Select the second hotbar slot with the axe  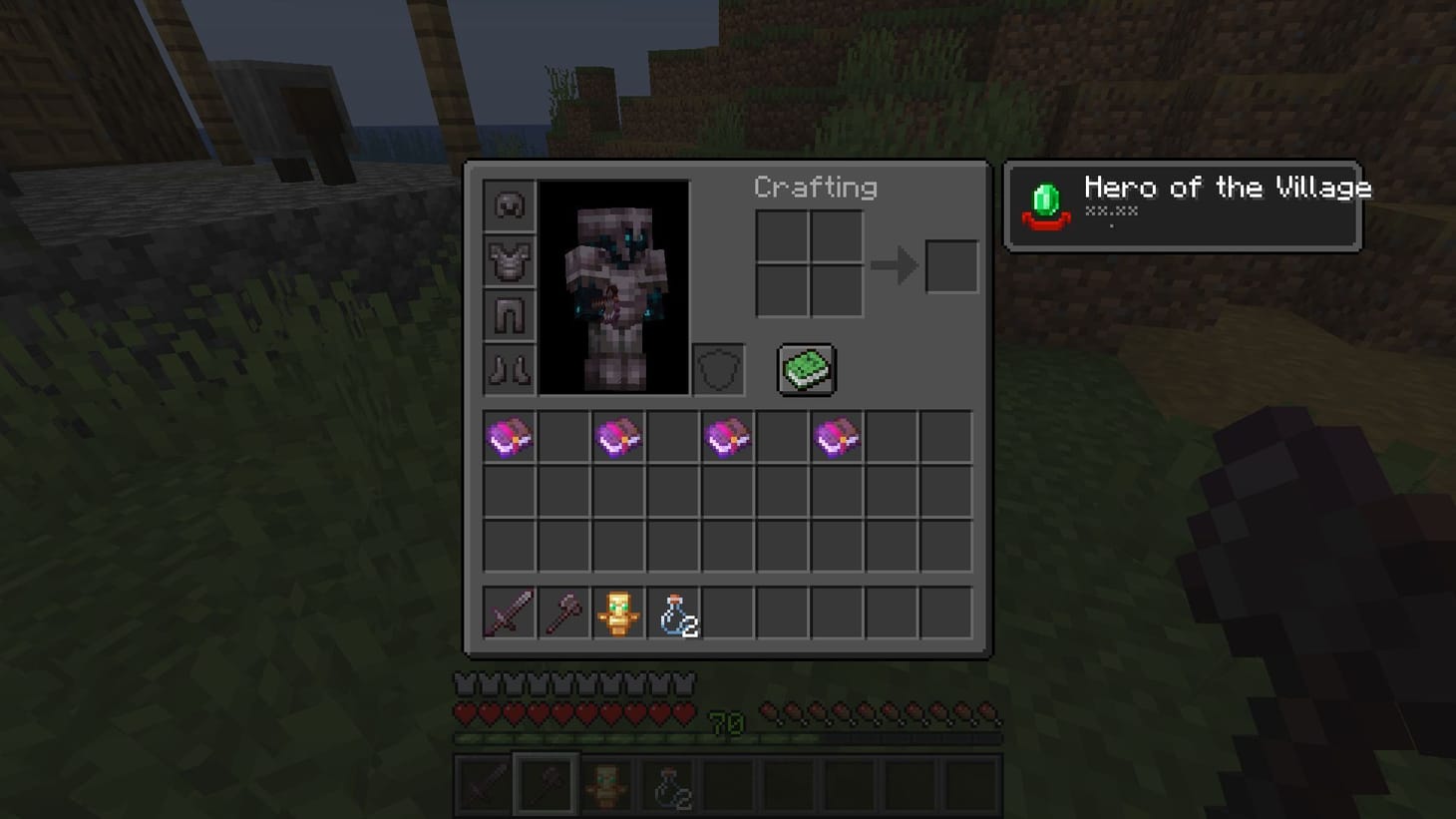[x=546, y=786]
